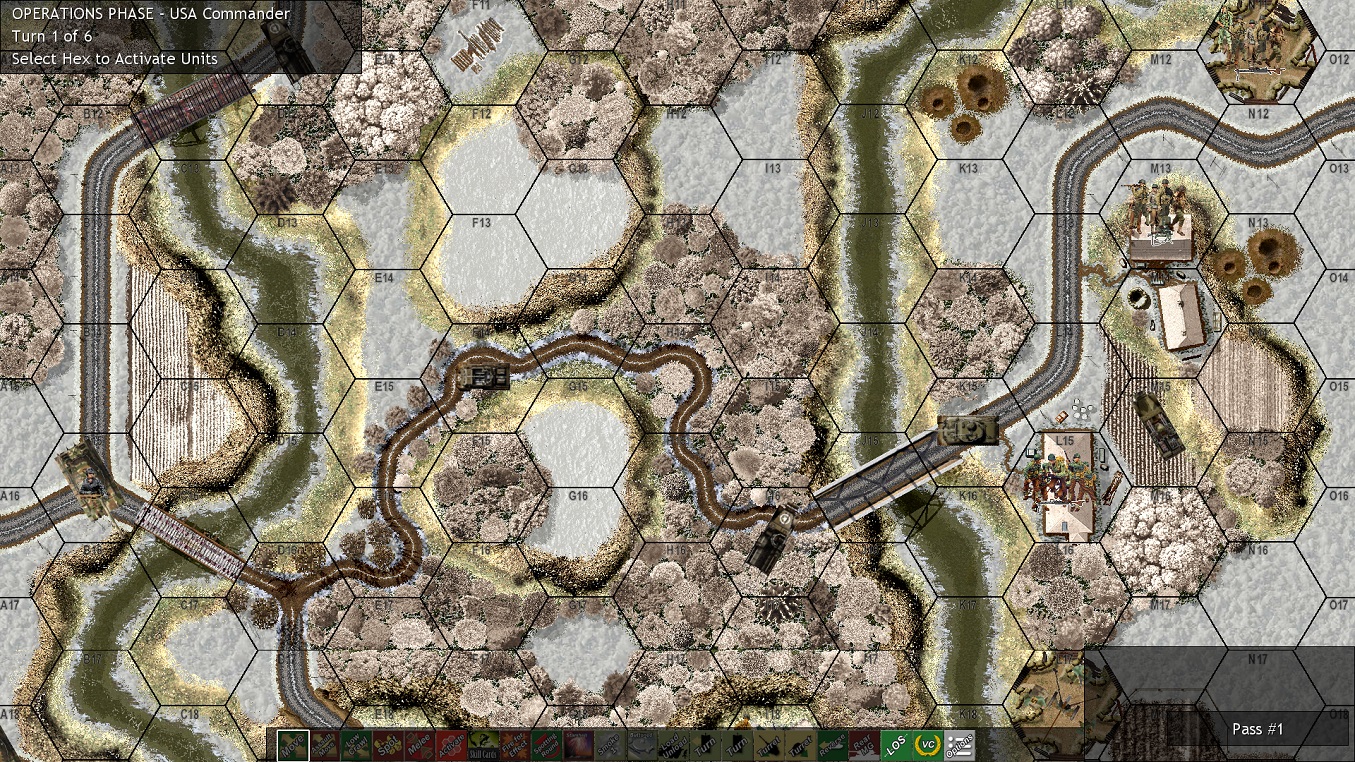Click the Spot icon

pyautogui.click(x=388, y=745)
